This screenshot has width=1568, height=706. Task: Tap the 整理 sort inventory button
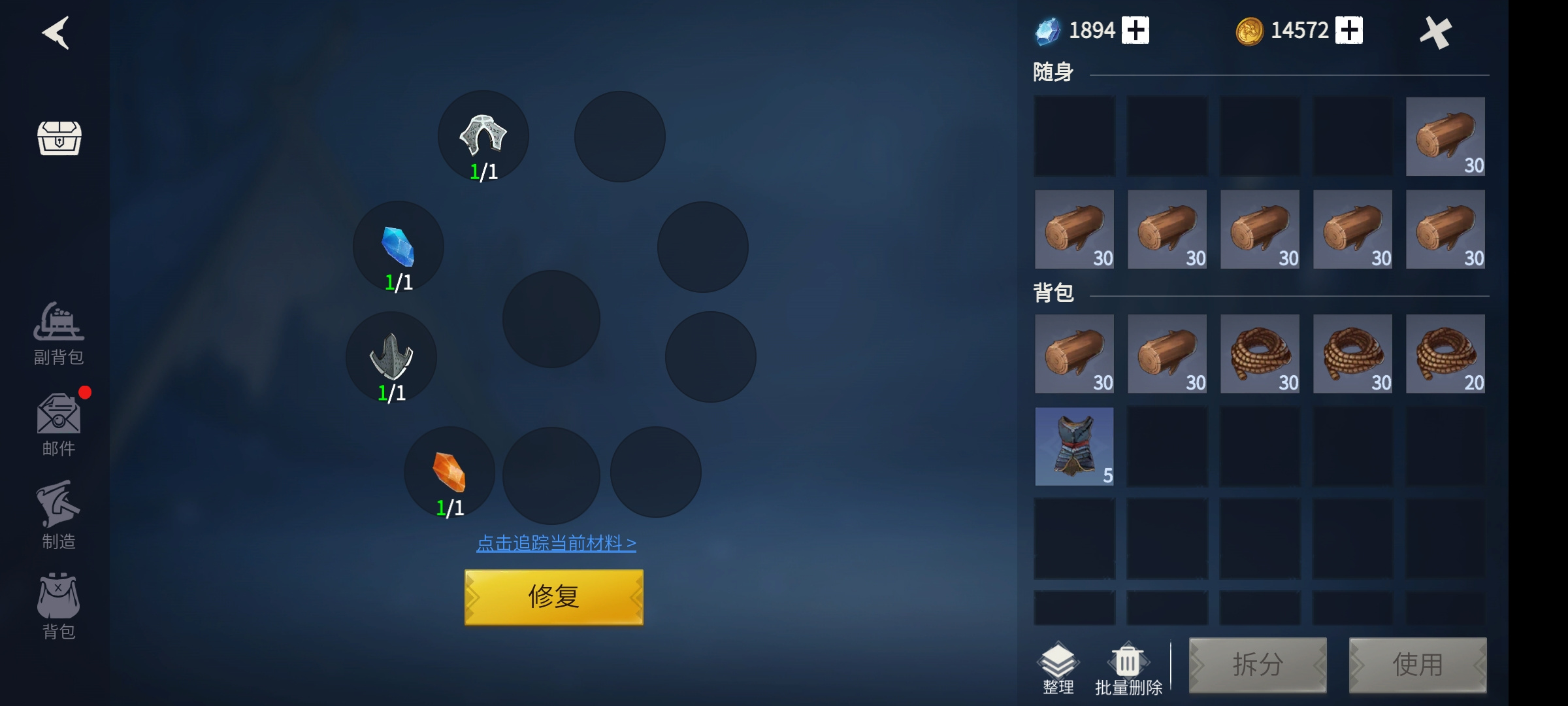(x=1058, y=668)
